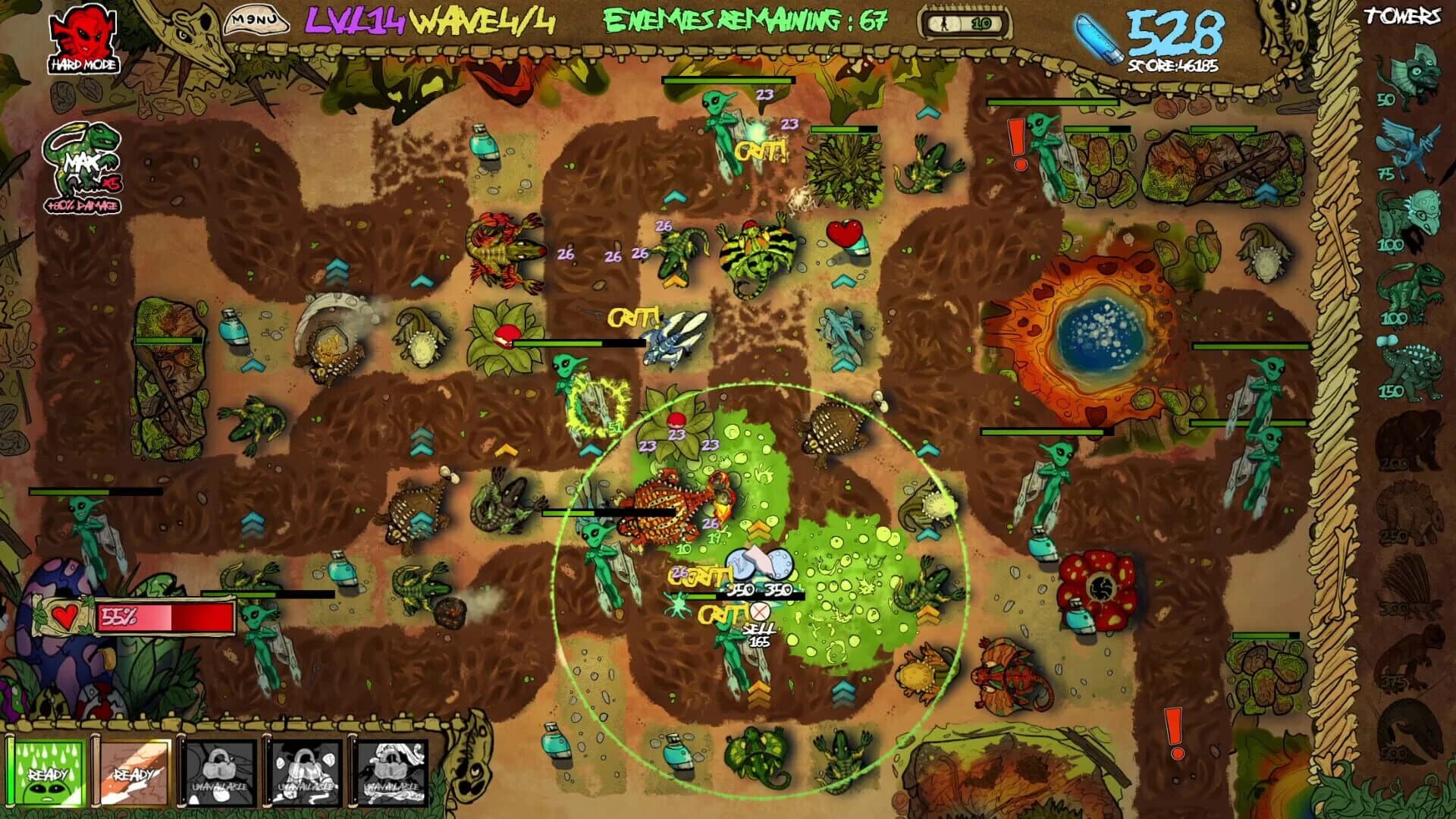Click the Max x3 +80% Damage dinosaur badge
The width and height of the screenshot is (1456, 819).
tap(83, 163)
